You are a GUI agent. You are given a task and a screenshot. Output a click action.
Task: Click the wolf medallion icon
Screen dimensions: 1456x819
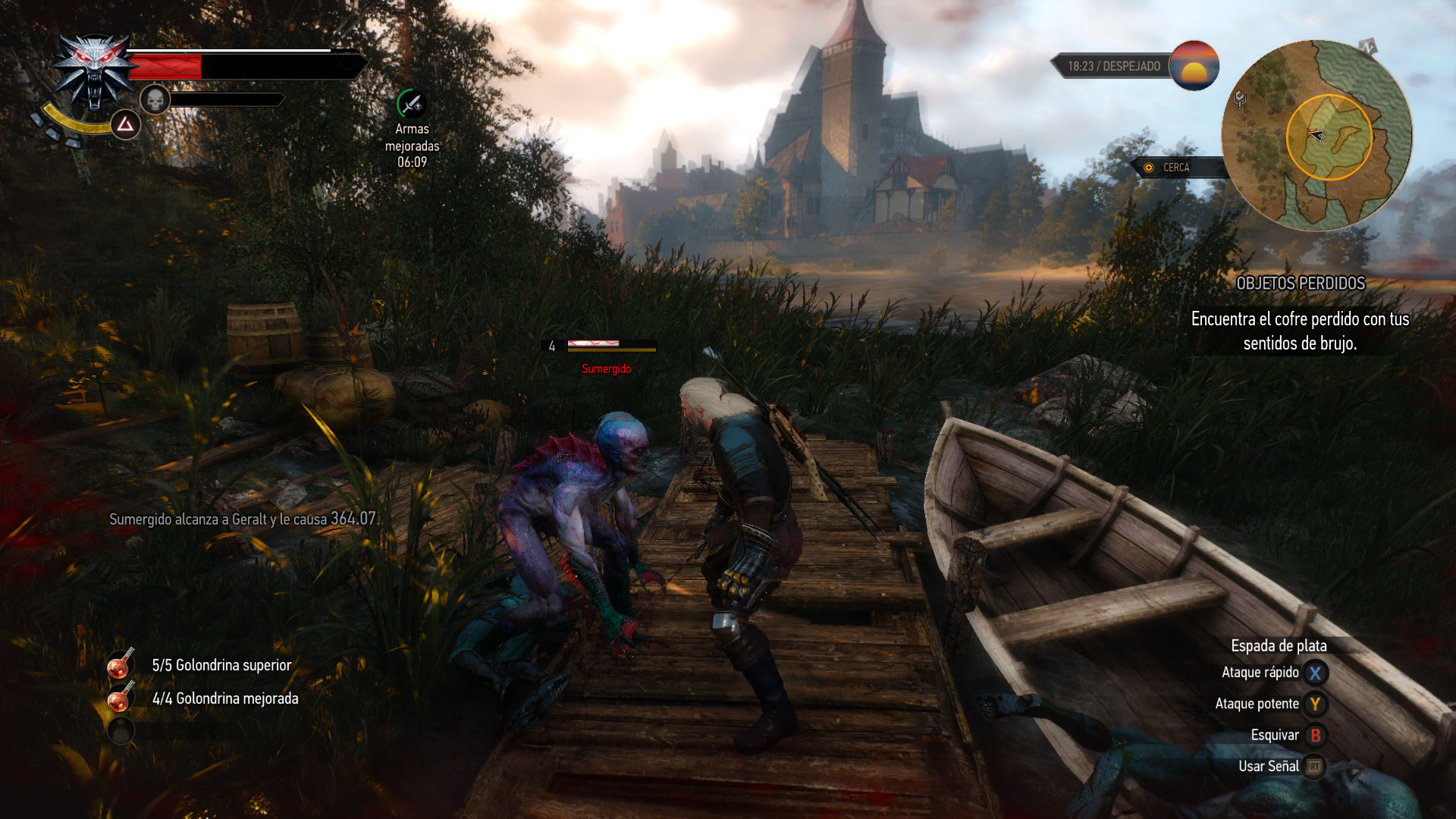tap(94, 72)
